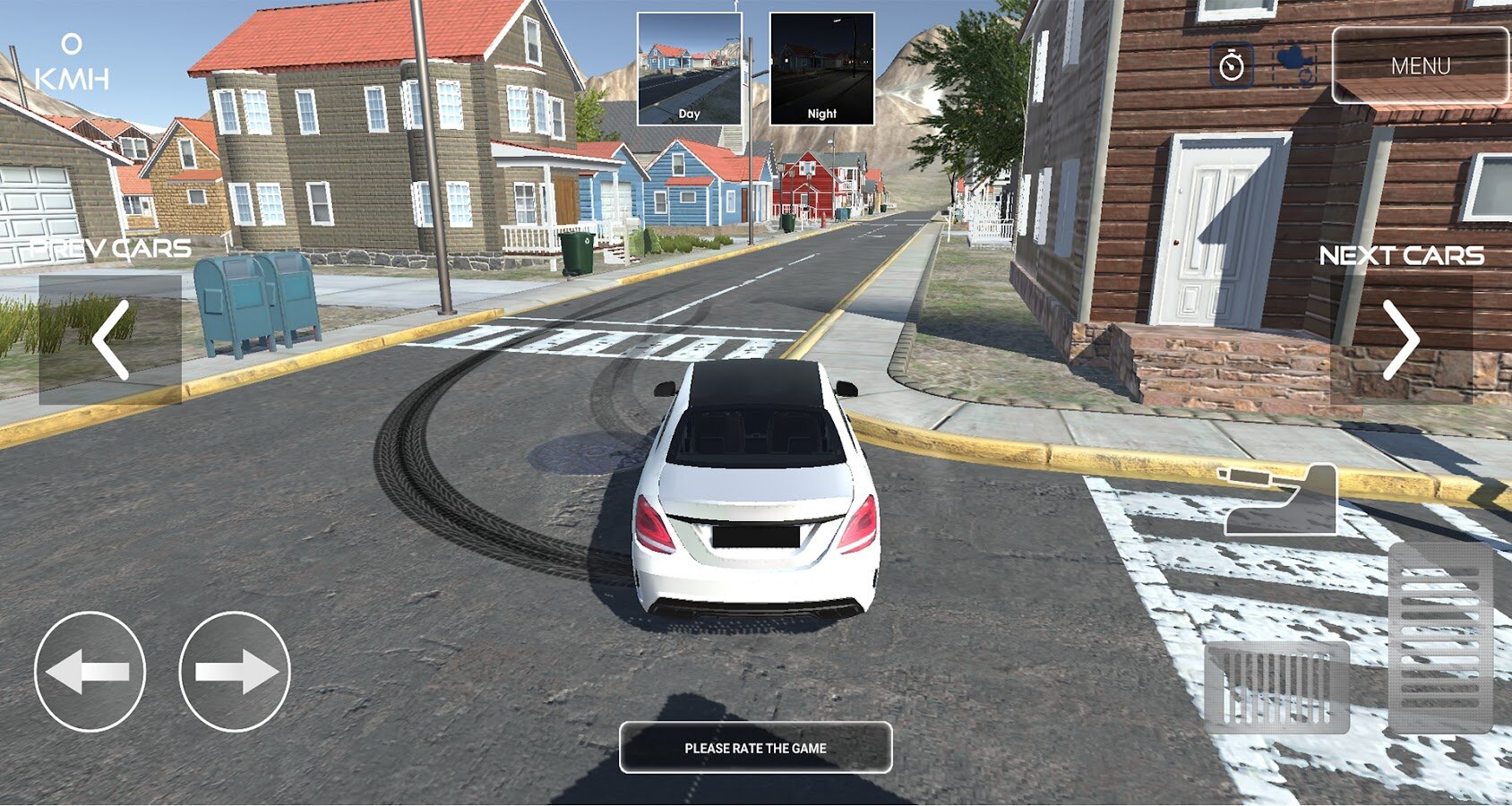The height and width of the screenshot is (806, 1512).
Task: Click Please Rate The Game
Action: 755,748
